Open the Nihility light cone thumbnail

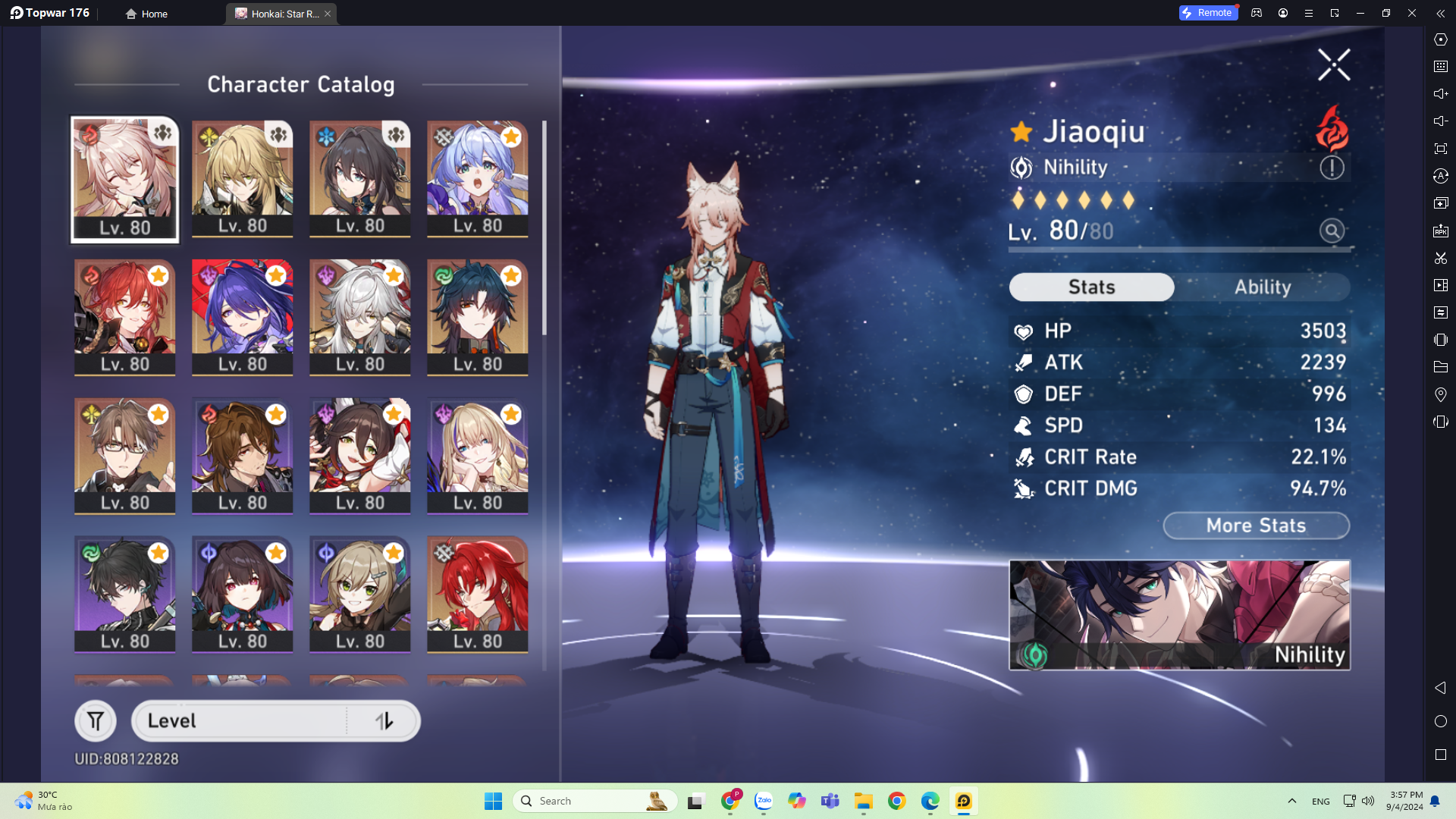point(1178,615)
